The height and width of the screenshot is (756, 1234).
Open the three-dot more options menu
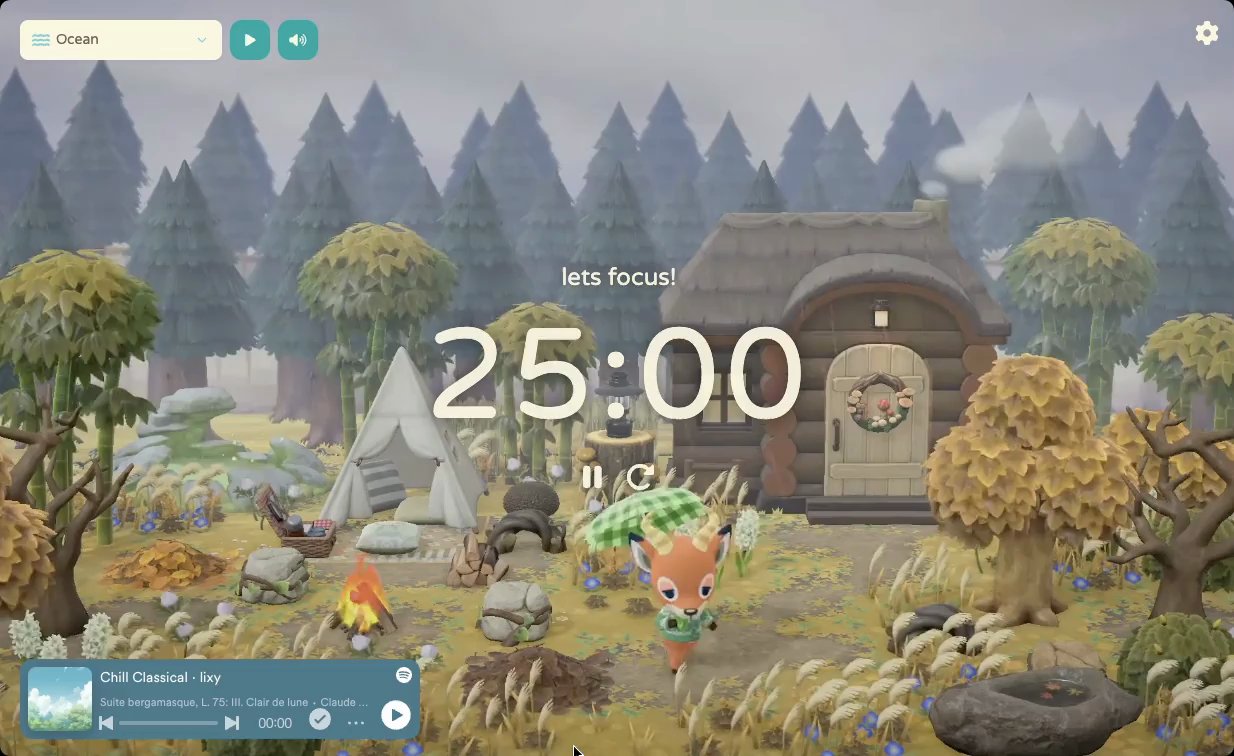tap(356, 723)
